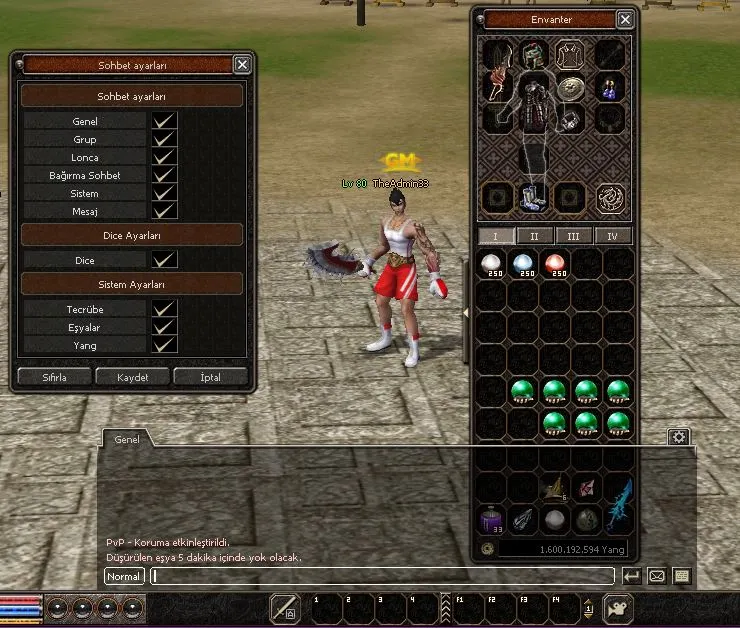Toggle the Grup chat checkbox
Viewport: 740px width, 628px height.
[x=164, y=139]
